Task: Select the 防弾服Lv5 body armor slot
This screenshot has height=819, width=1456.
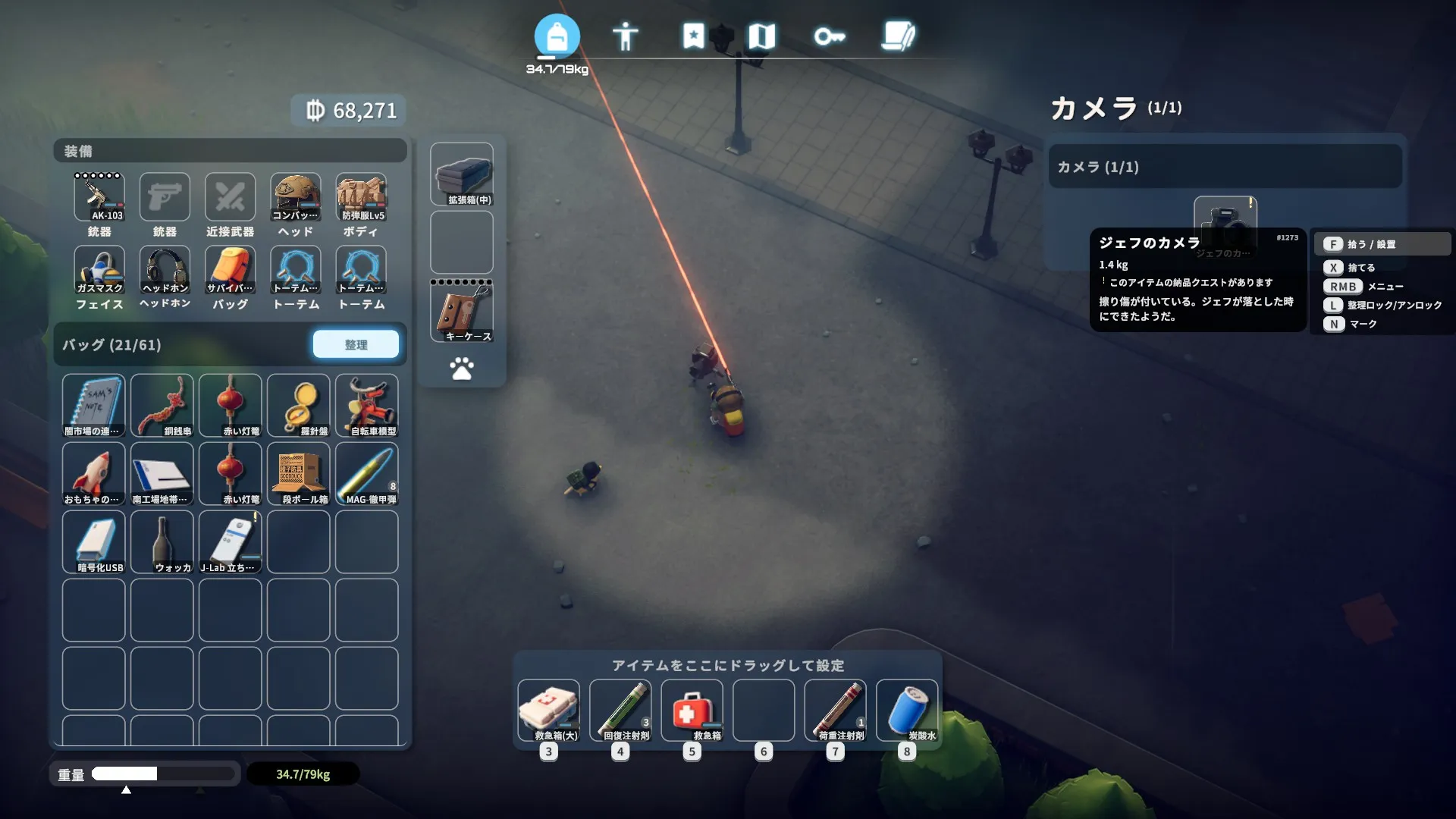Action: [362, 197]
